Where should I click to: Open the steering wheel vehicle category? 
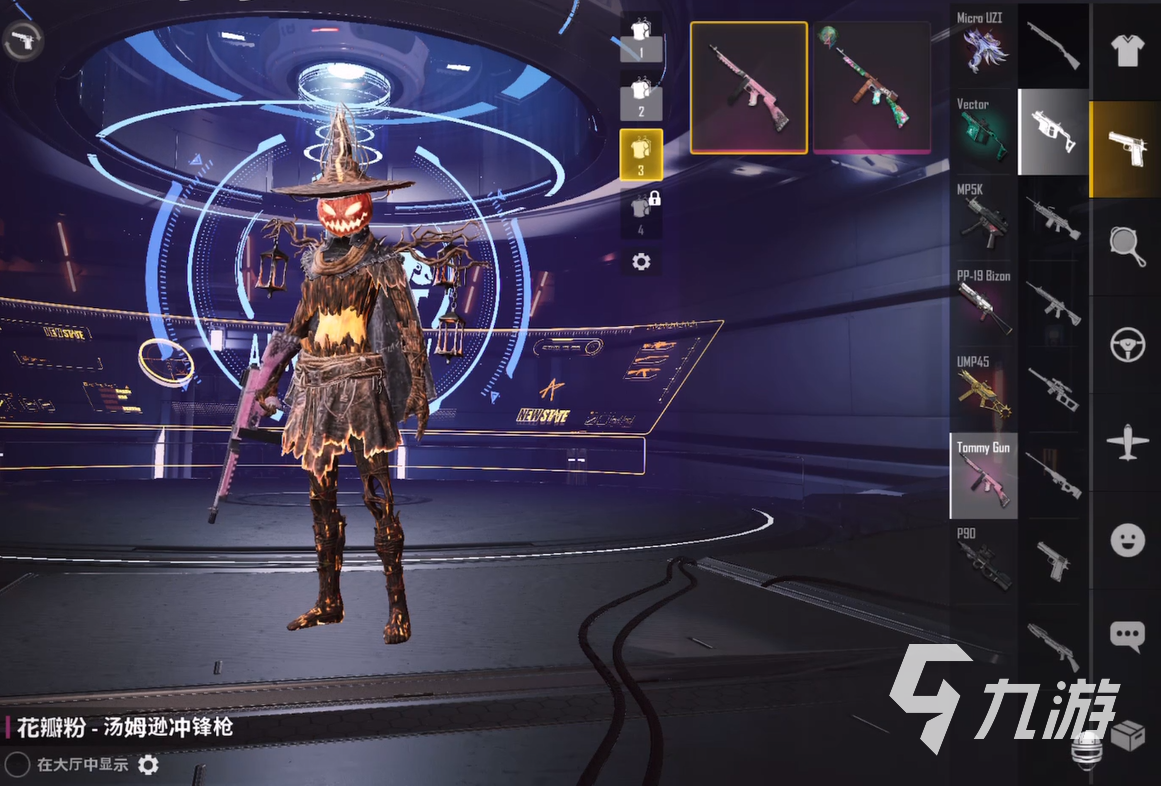(x=1127, y=344)
